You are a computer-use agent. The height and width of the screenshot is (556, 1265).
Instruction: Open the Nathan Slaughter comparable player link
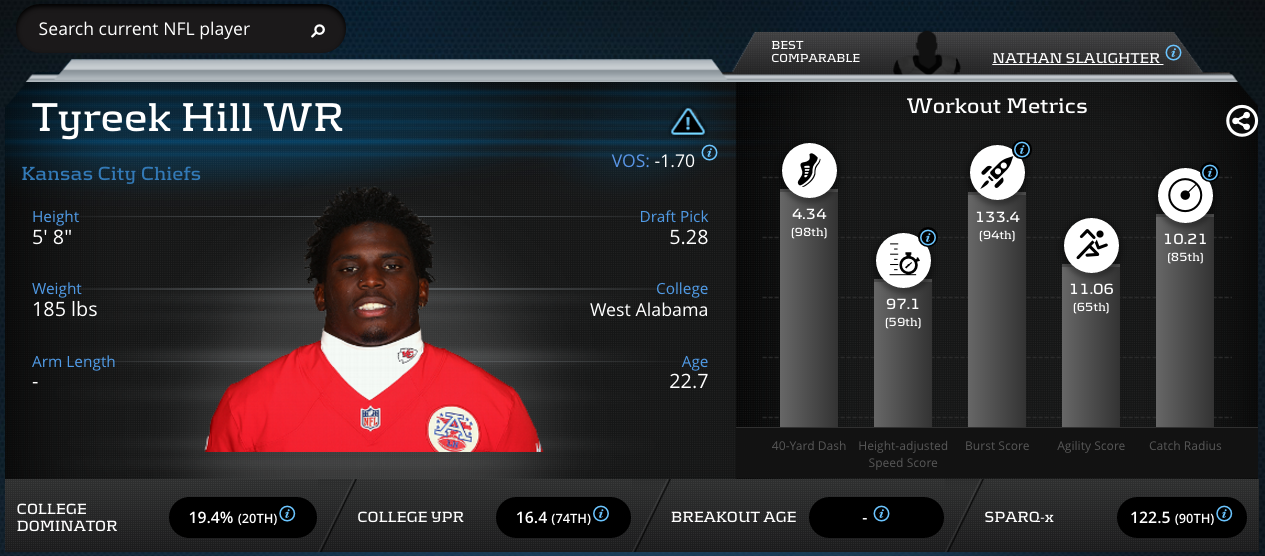(x=1075, y=58)
